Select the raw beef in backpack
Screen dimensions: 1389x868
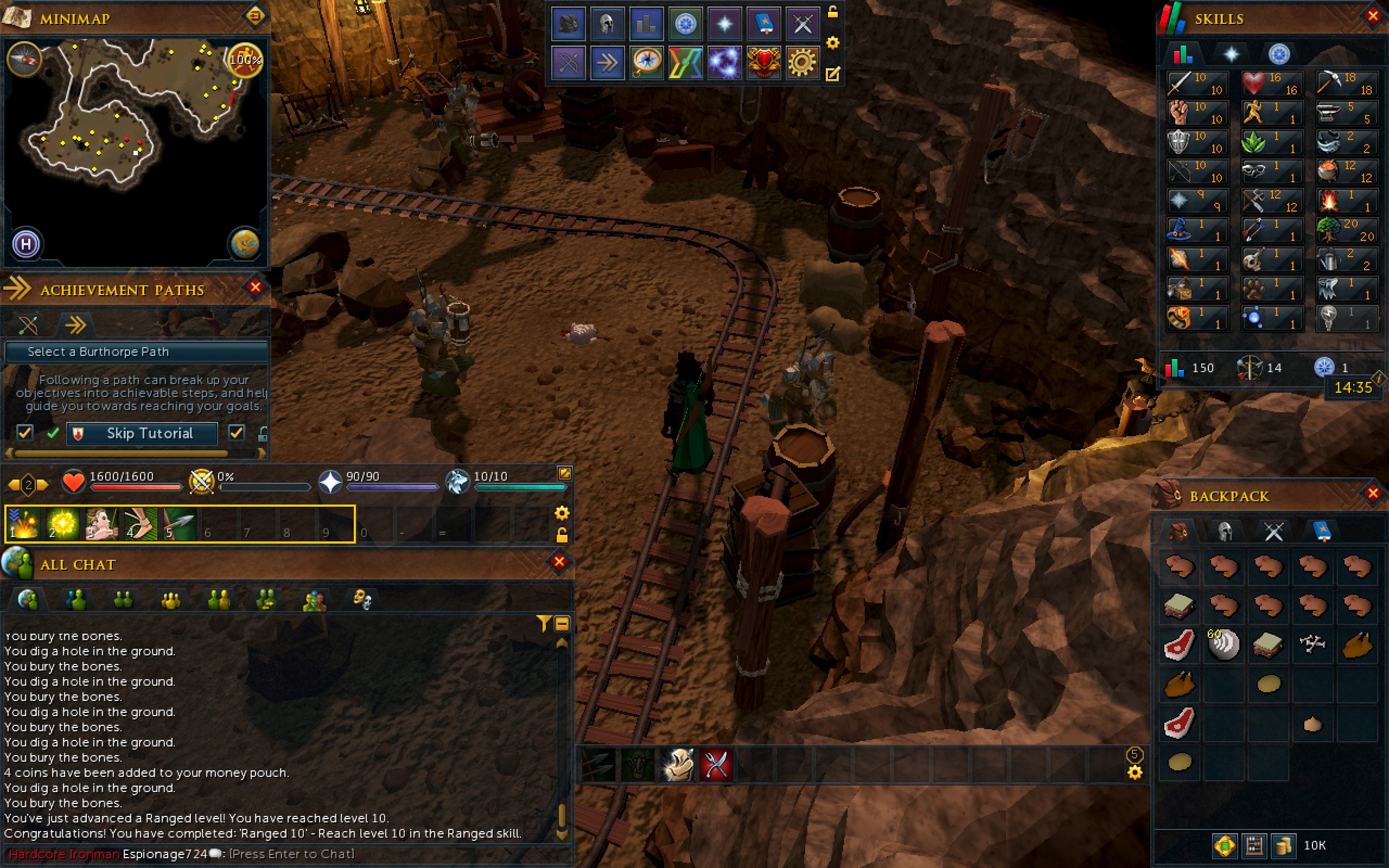(x=1180, y=644)
